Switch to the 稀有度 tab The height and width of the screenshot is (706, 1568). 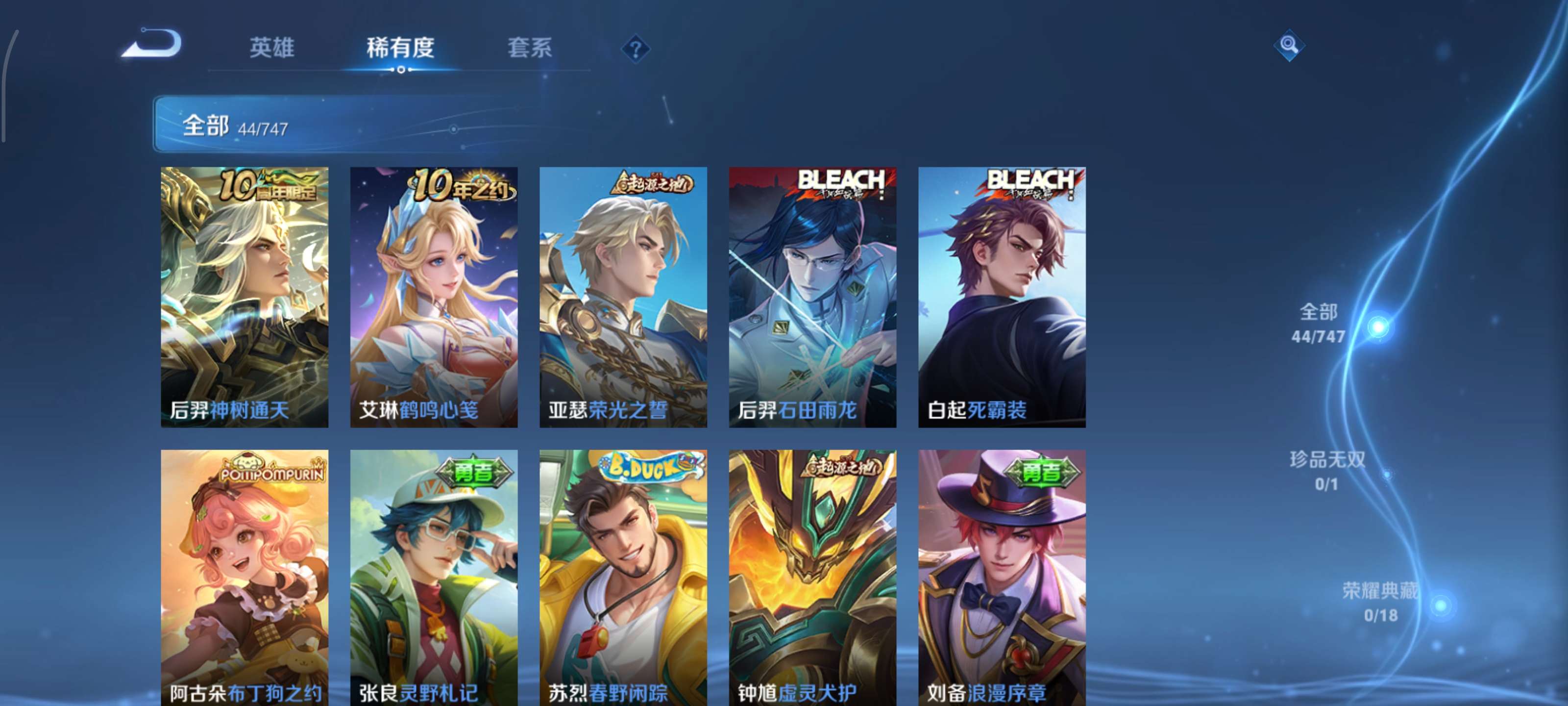click(400, 49)
